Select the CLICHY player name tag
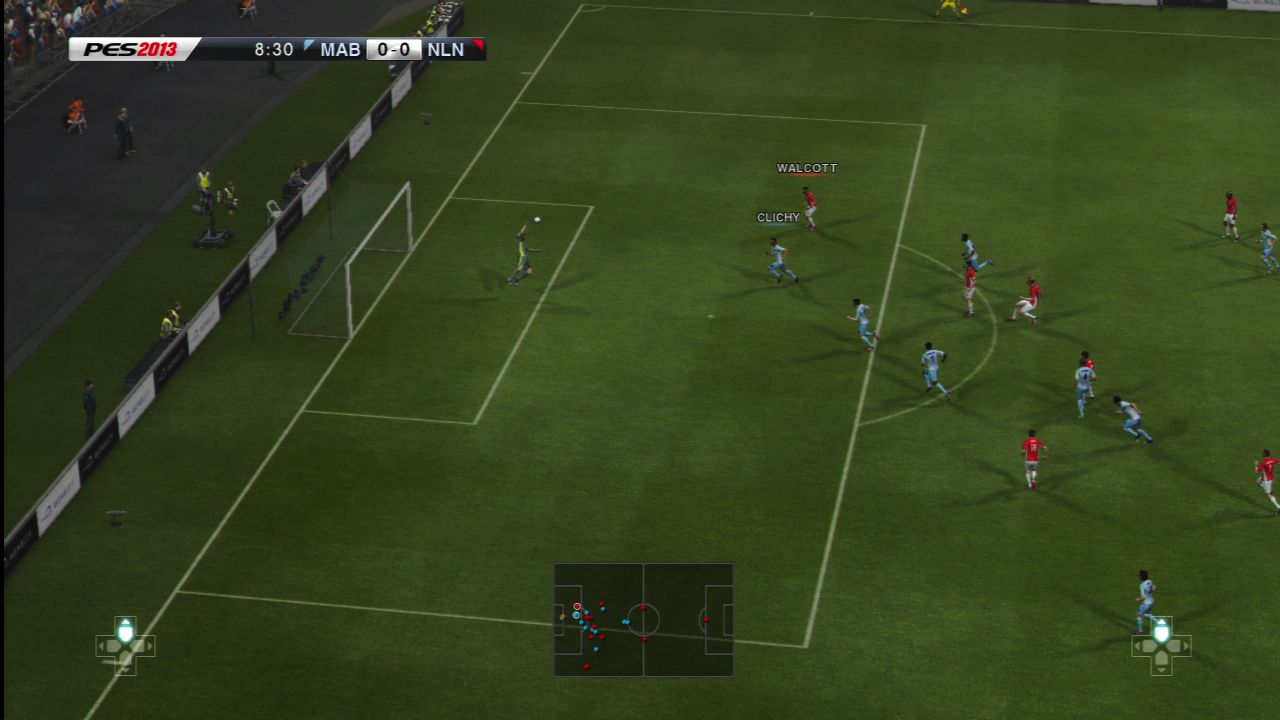The width and height of the screenshot is (1280, 720). (x=778, y=217)
